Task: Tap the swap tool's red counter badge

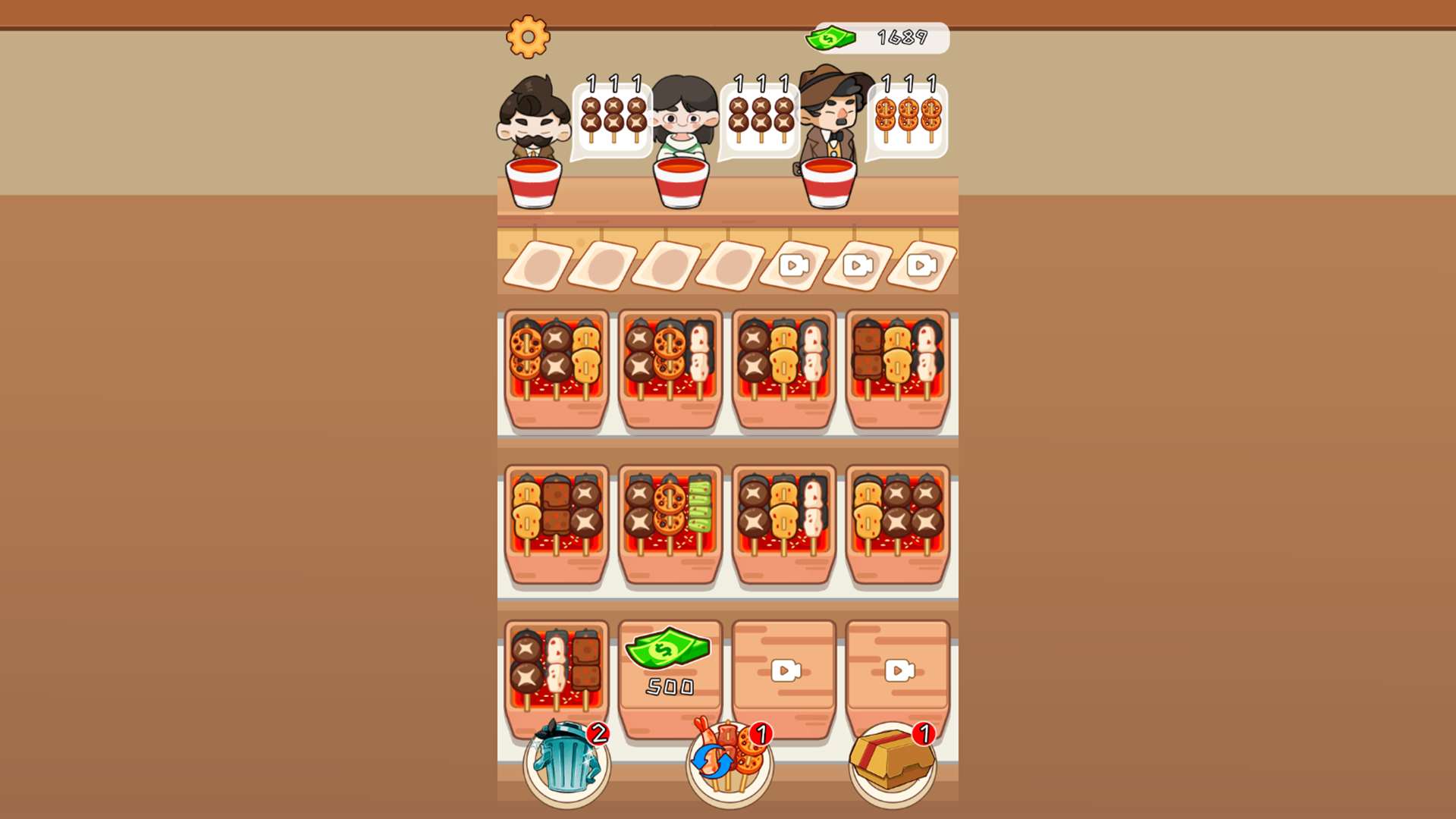Action: pyautogui.click(x=761, y=733)
